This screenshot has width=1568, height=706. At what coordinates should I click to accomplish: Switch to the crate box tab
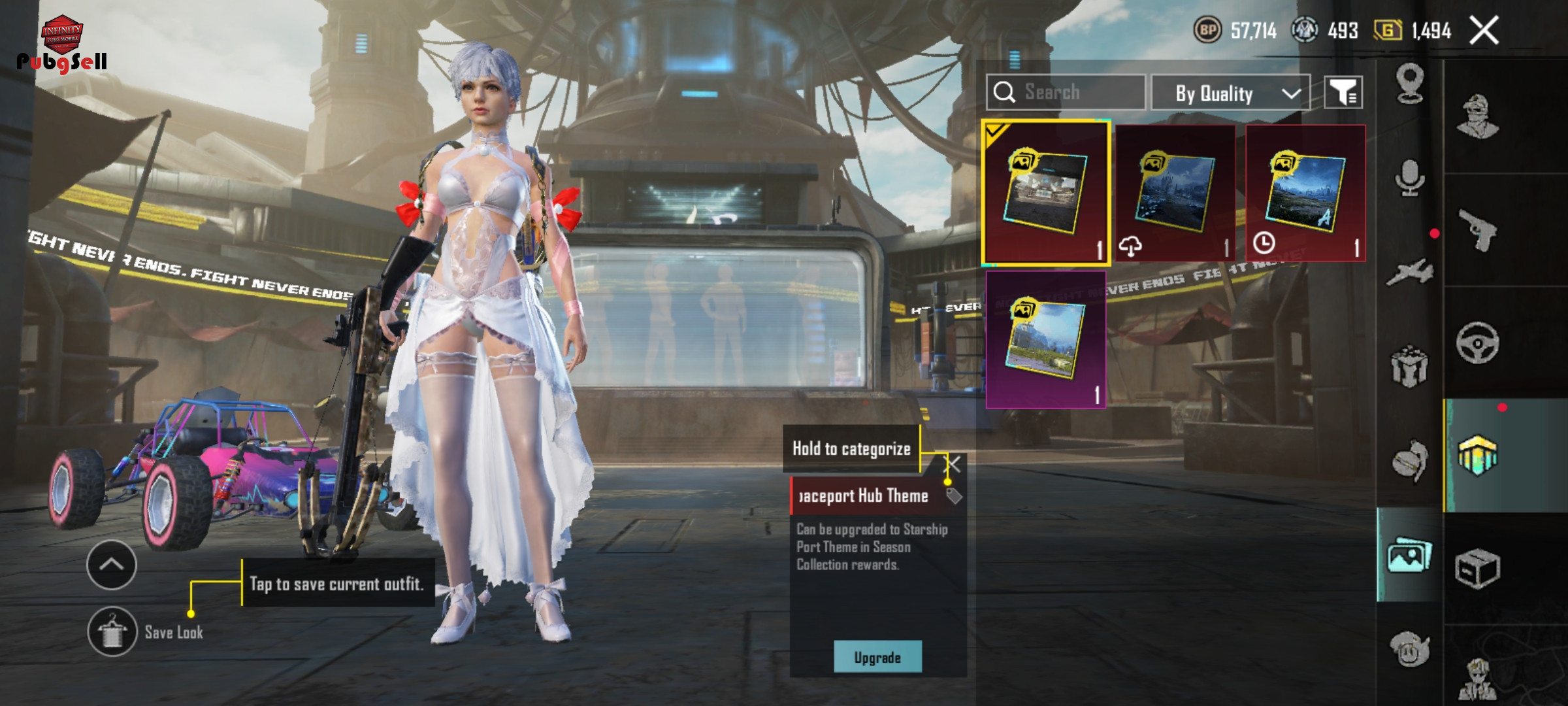pos(1478,569)
